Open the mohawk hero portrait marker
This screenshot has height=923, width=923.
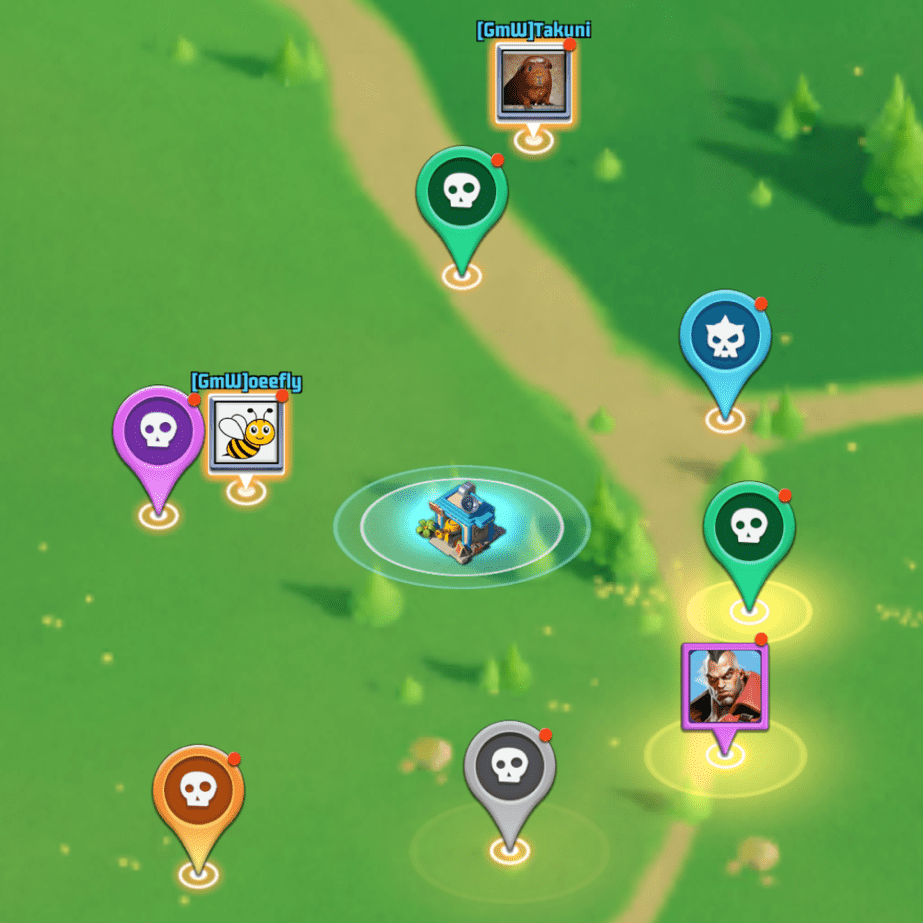point(724,685)
